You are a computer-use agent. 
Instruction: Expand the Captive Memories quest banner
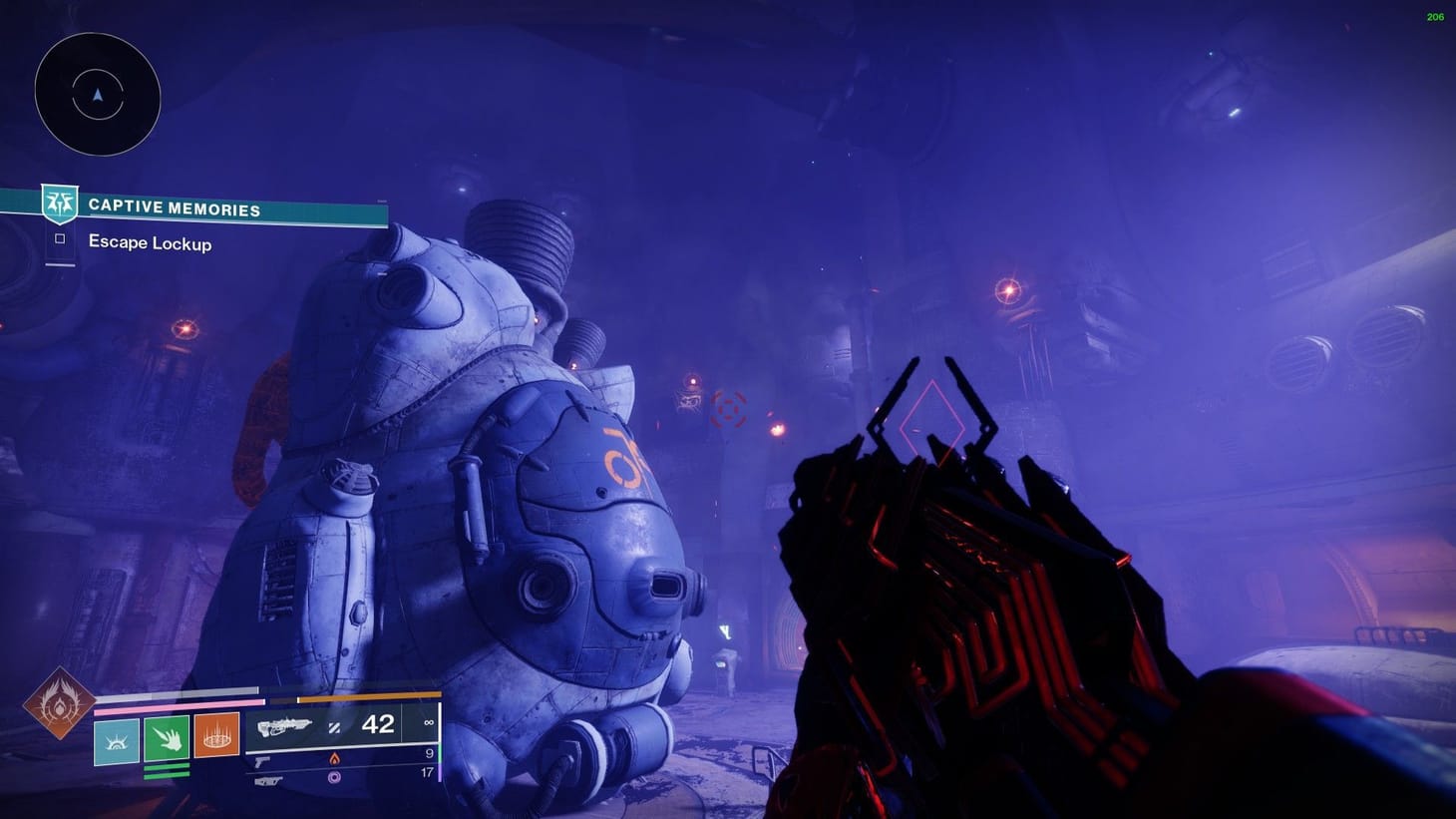[214, 208]
